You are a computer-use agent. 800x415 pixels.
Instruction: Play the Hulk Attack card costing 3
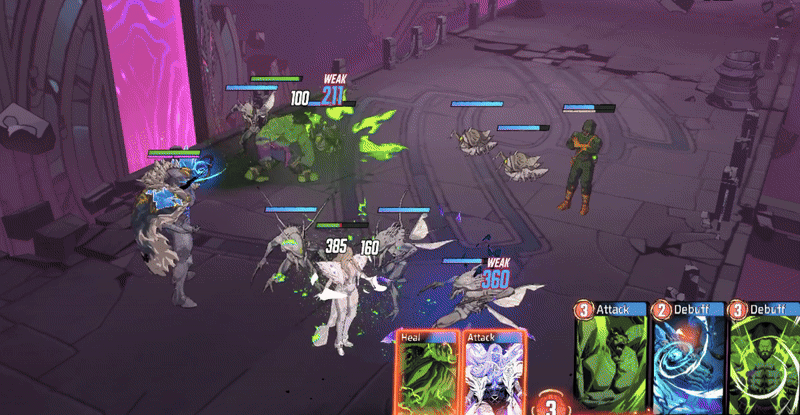610,360
